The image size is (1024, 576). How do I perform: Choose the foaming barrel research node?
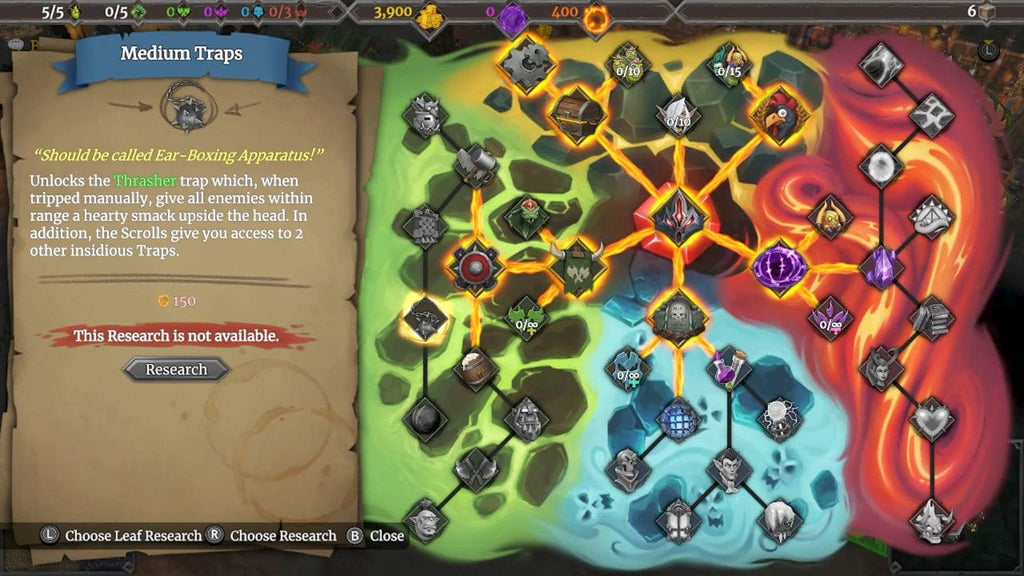click(475, 368)
